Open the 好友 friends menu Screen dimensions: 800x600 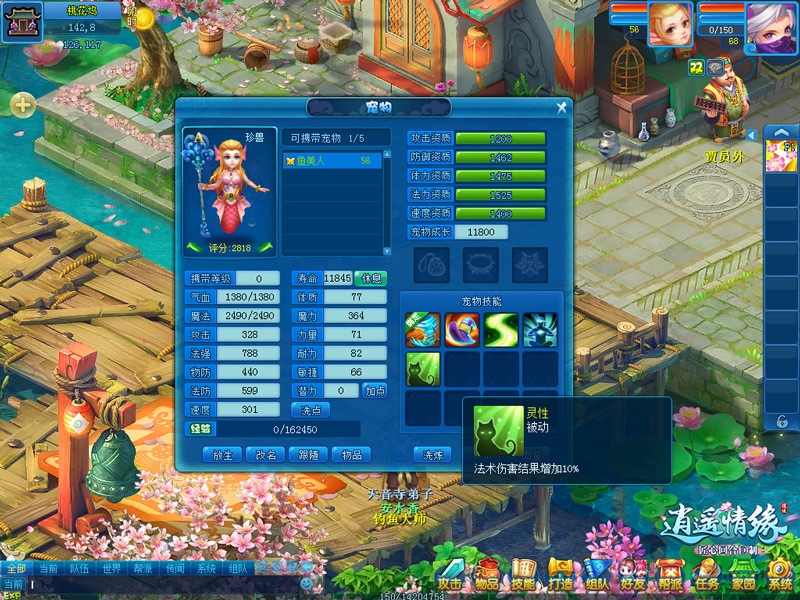(x=632, y=574)
